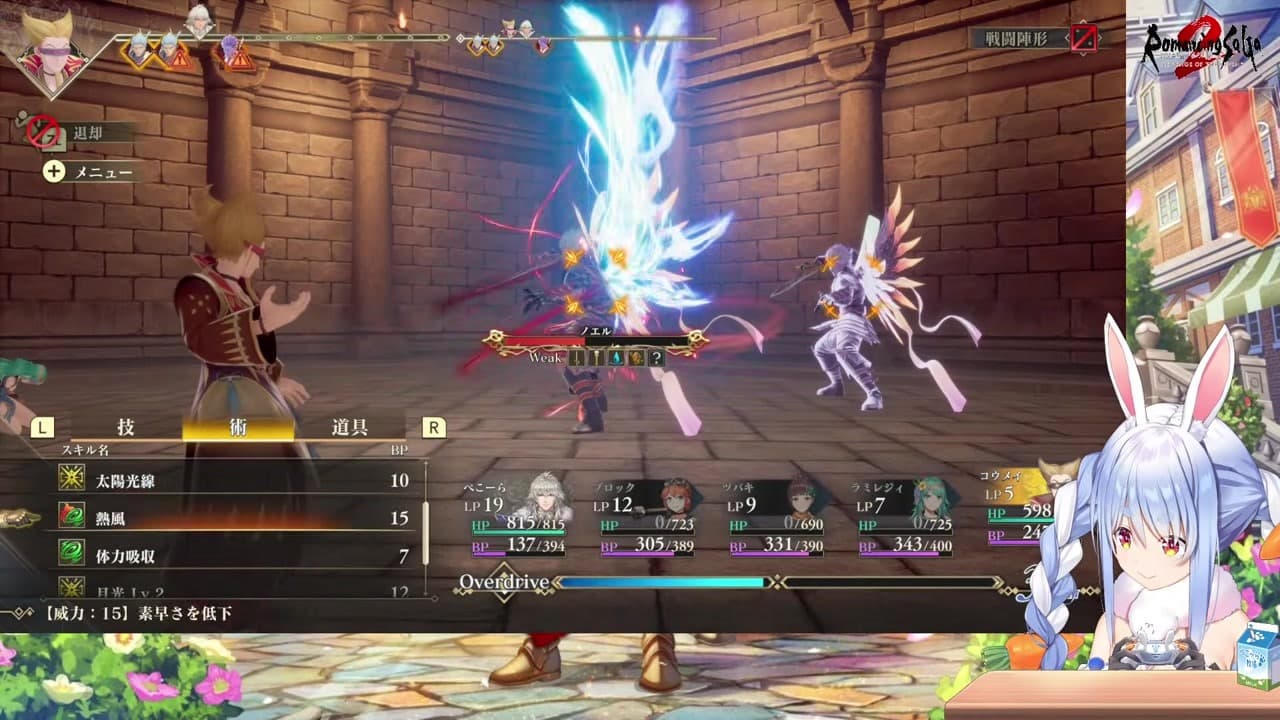Click the Overdrive emblem
This screenshot has width=1280, height=720.
[504, 582]
